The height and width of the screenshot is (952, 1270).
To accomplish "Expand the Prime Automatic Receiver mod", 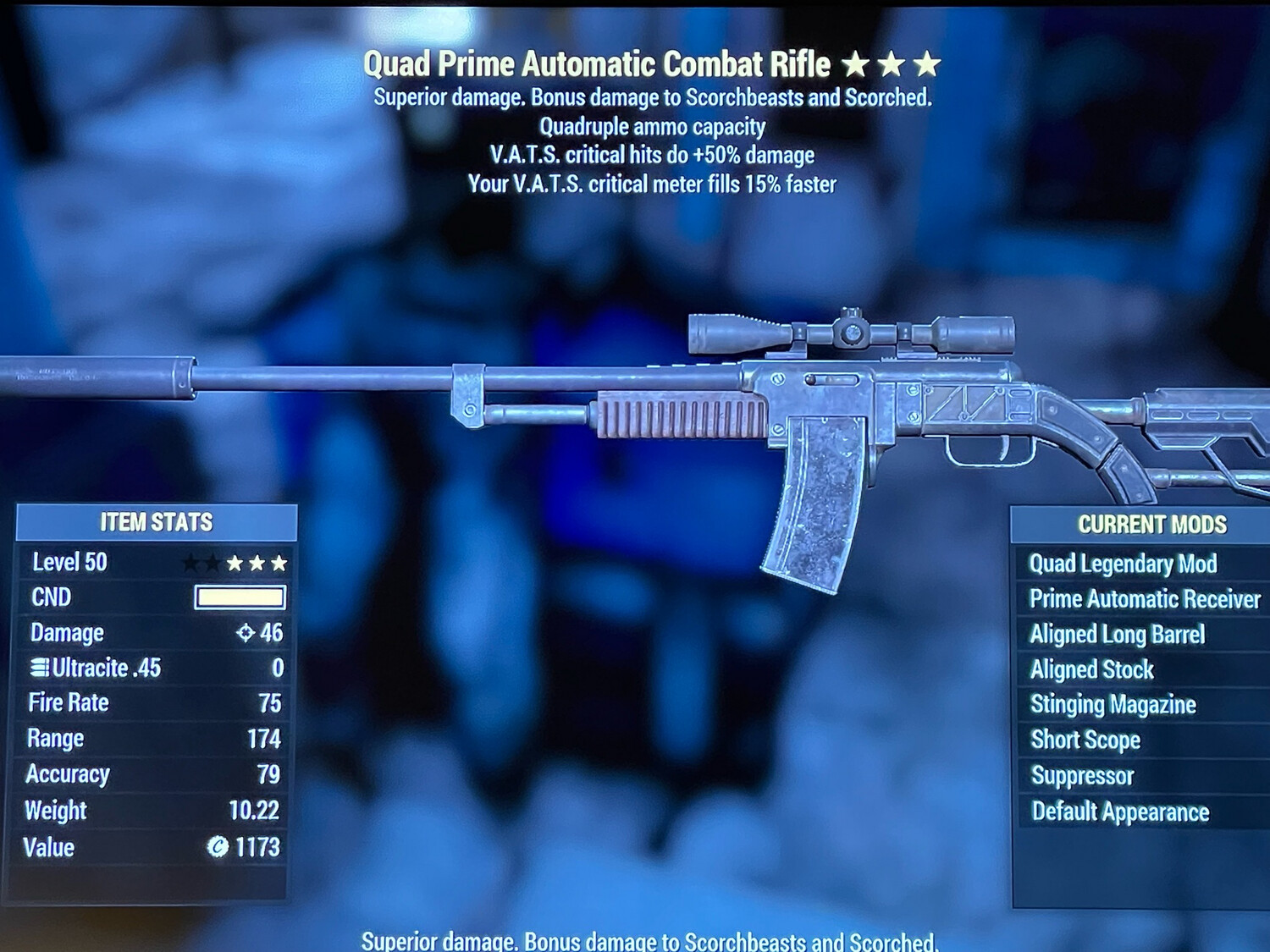I will [1145, 599].
